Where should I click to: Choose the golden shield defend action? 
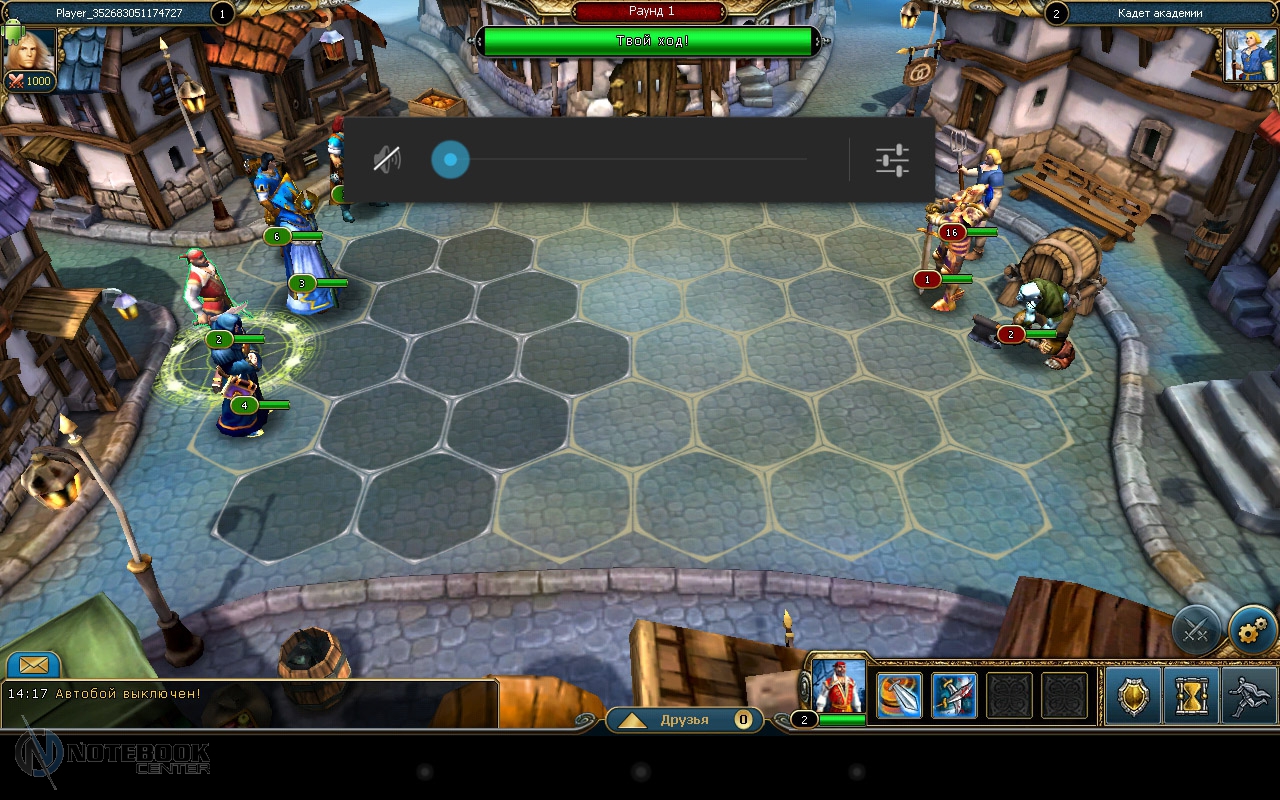(1133, 696)
